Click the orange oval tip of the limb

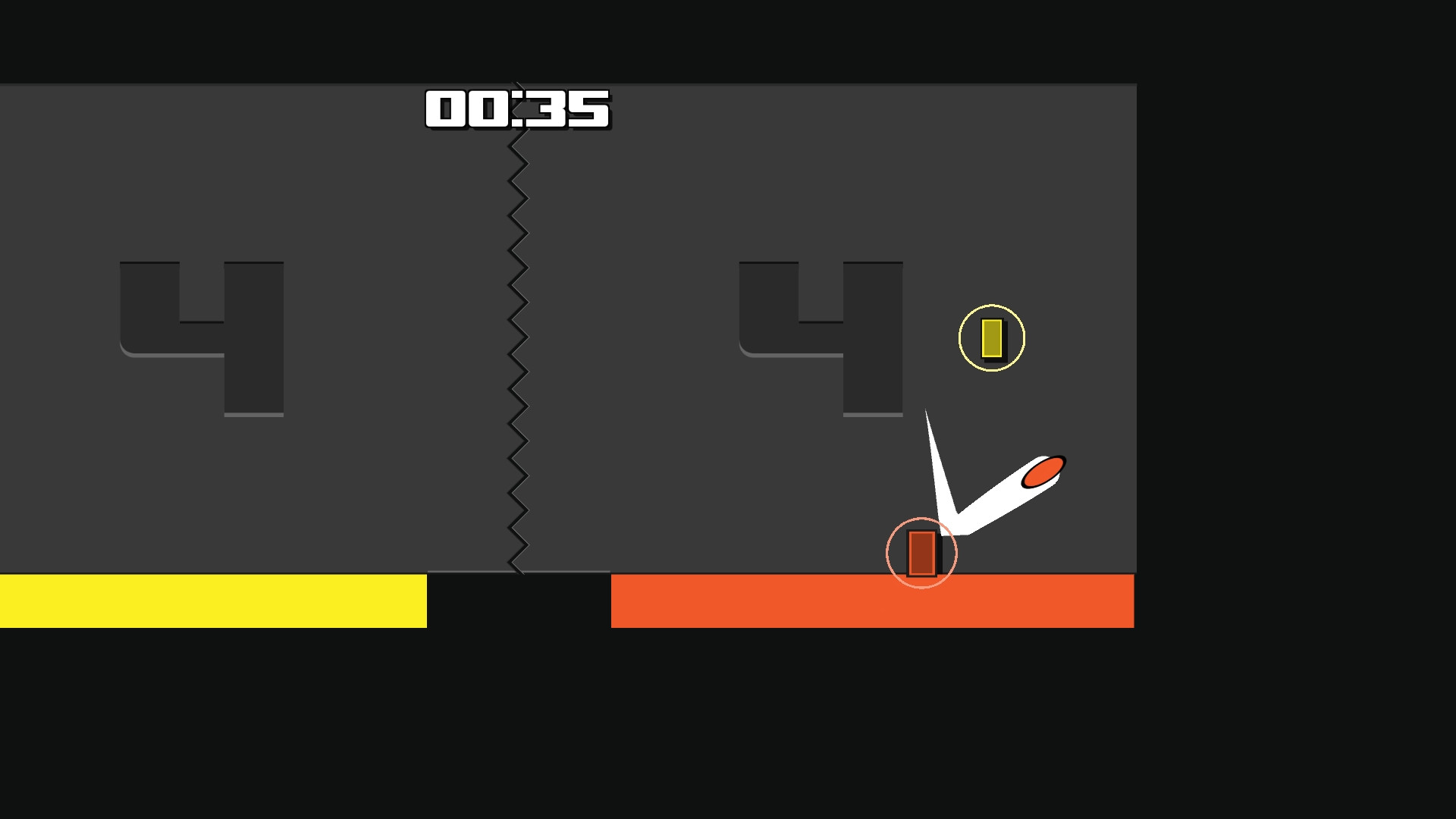tap(1044, 472)
